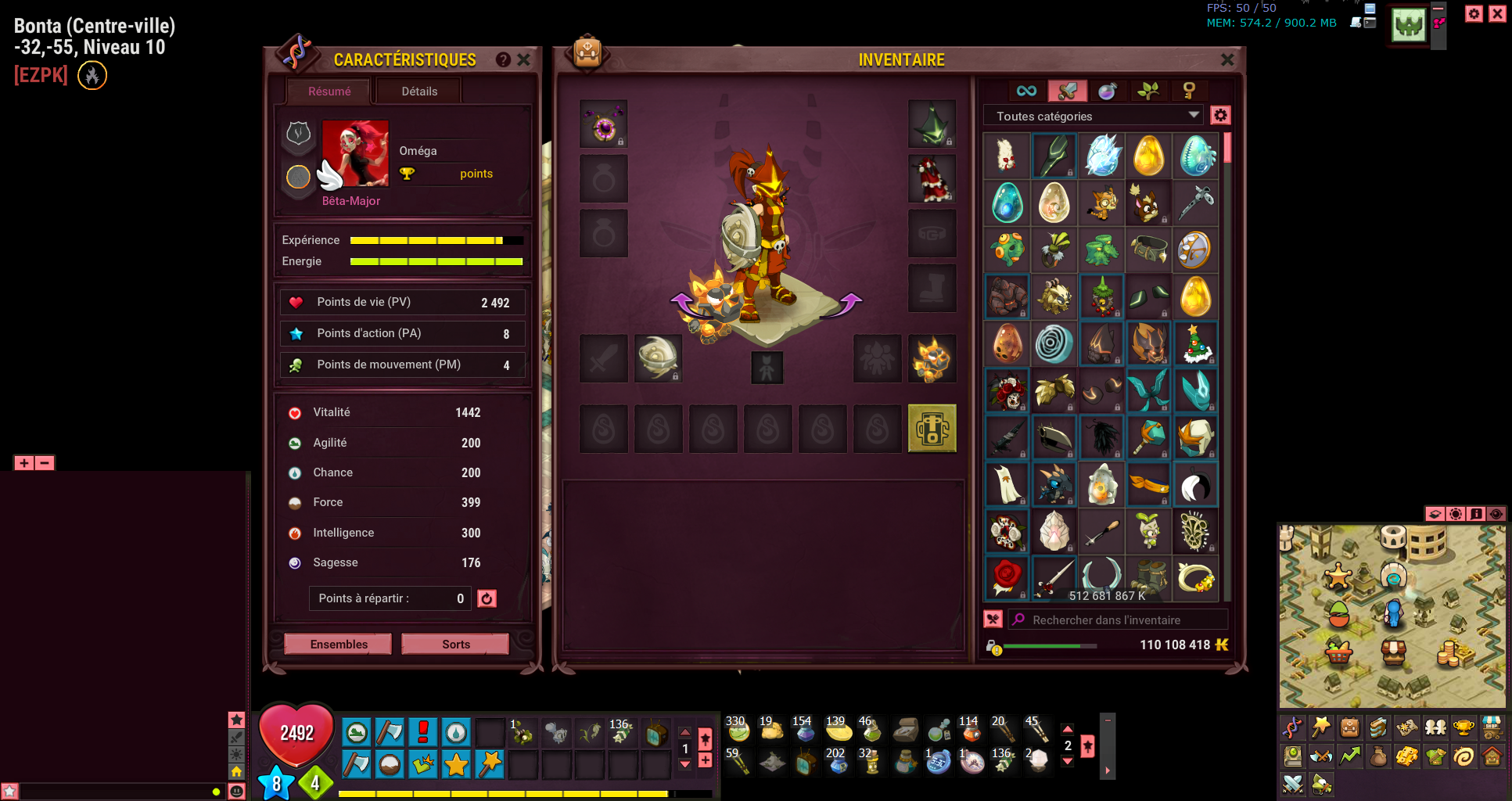
Task: Close the Inventaire window
Action: 1227,59
